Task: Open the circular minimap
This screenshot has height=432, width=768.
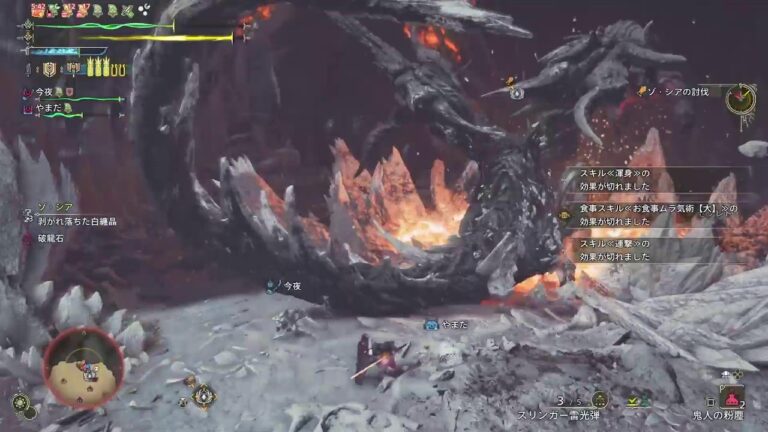Action: (83, 366)
